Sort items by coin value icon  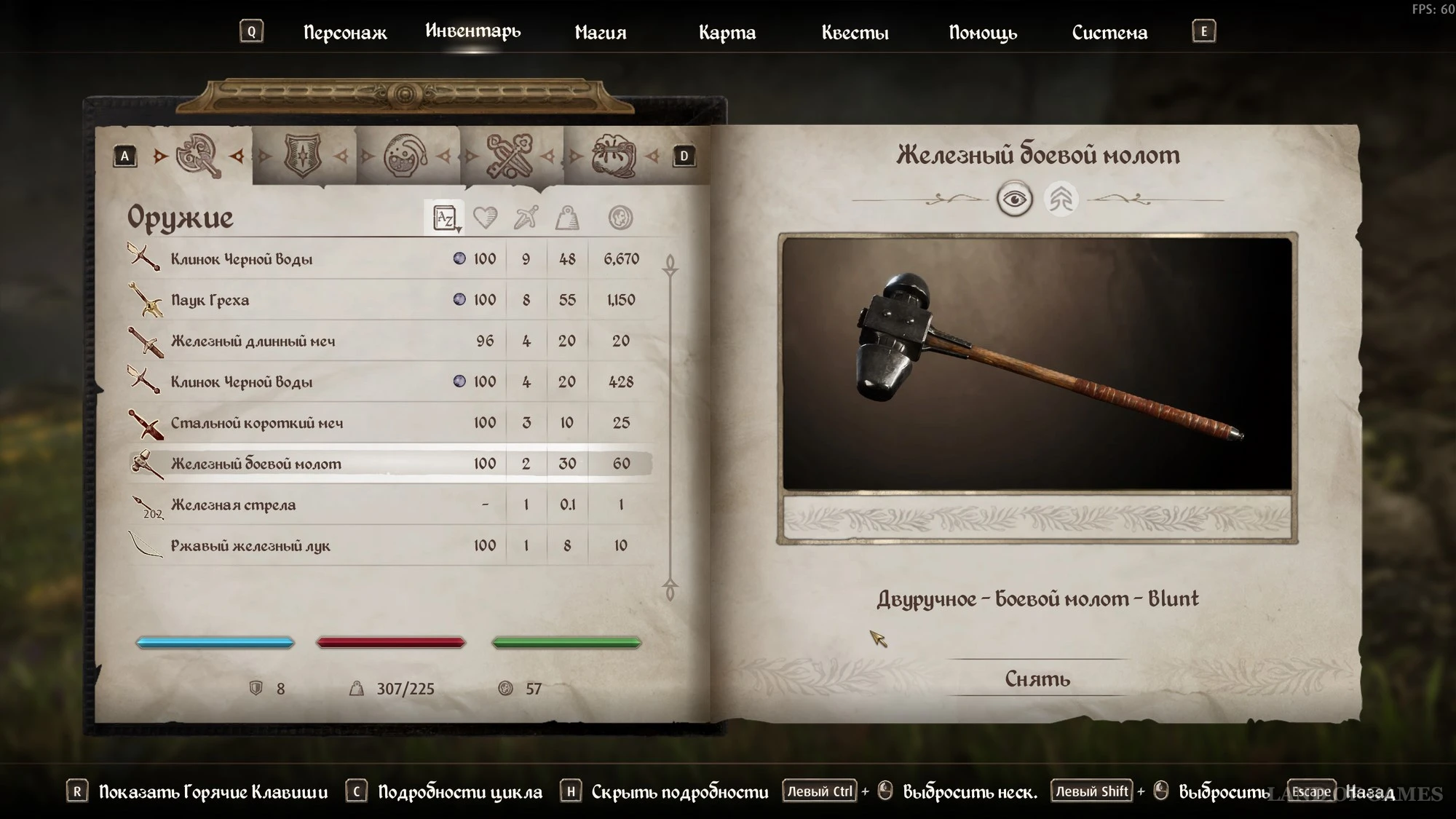tap(620, 218)
